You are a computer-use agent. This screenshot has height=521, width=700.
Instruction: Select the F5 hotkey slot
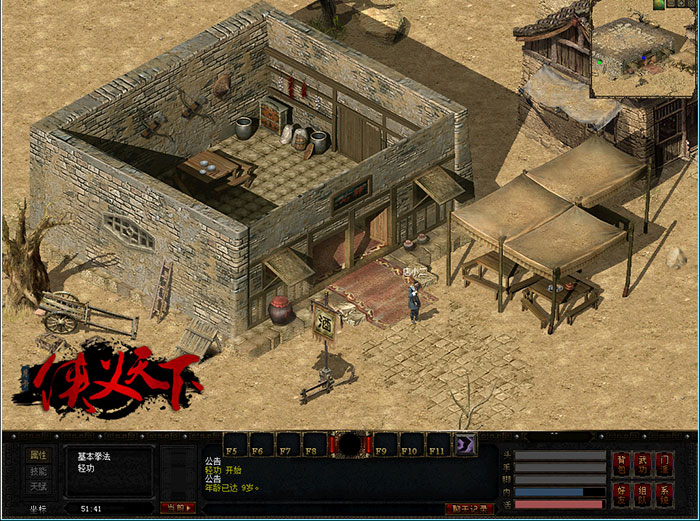coord(235,445)
